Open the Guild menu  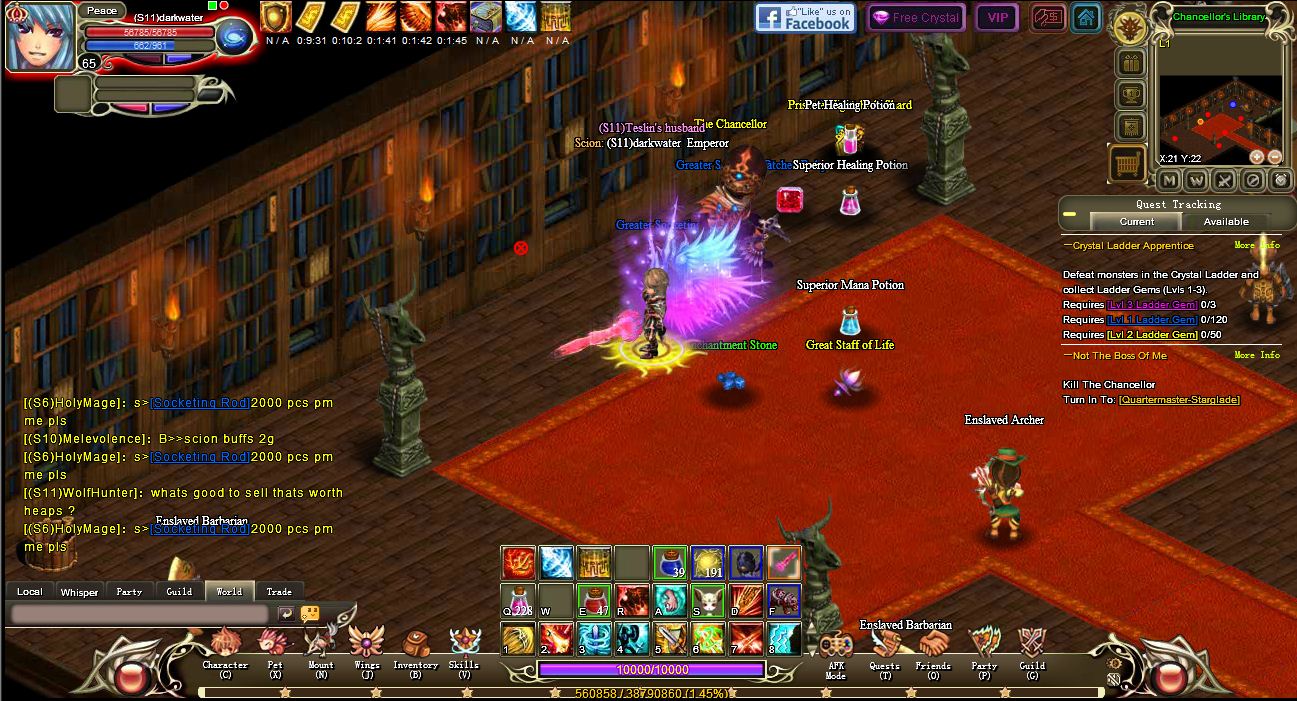click(1032, 645)
